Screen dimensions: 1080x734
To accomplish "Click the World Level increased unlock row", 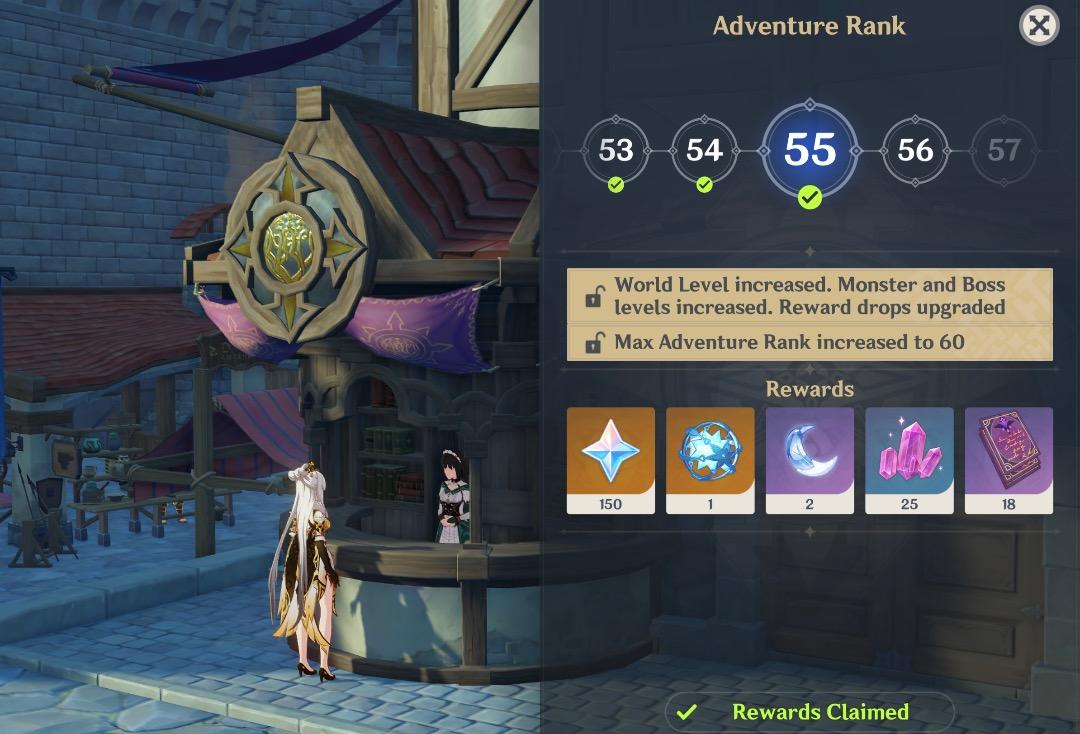I will coord(809,296).
